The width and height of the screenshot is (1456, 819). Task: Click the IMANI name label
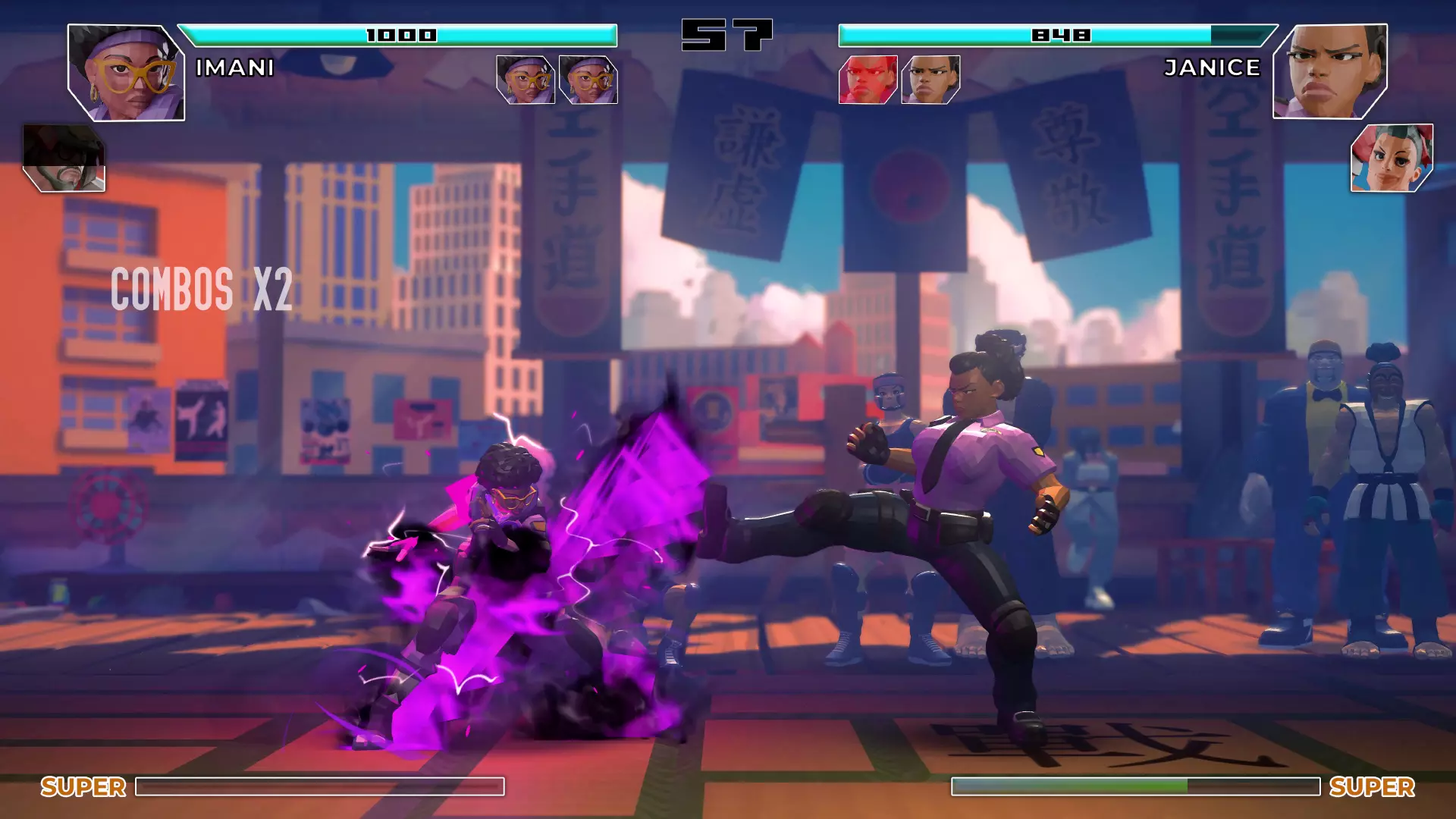[x=234, y=69]
